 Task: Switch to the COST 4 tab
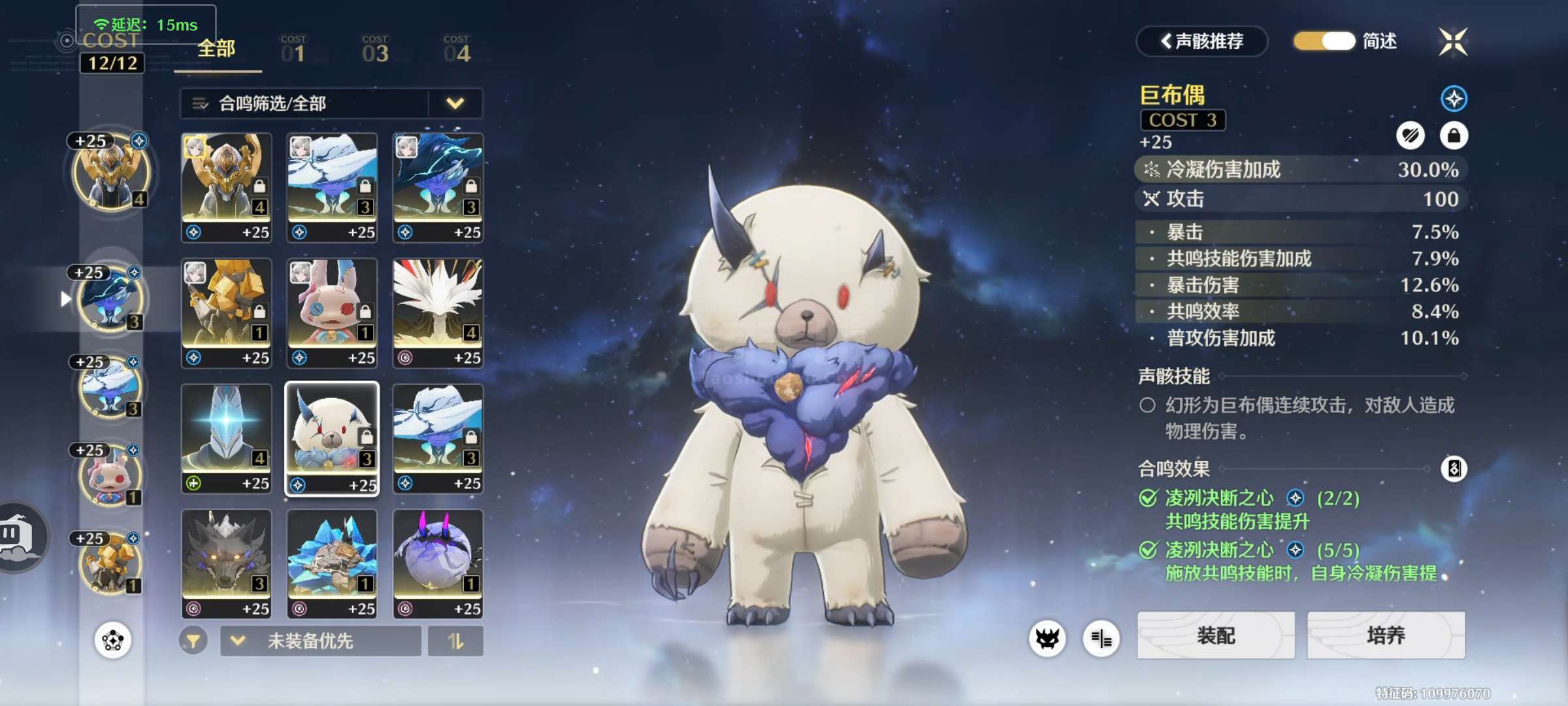coord(457,50)
